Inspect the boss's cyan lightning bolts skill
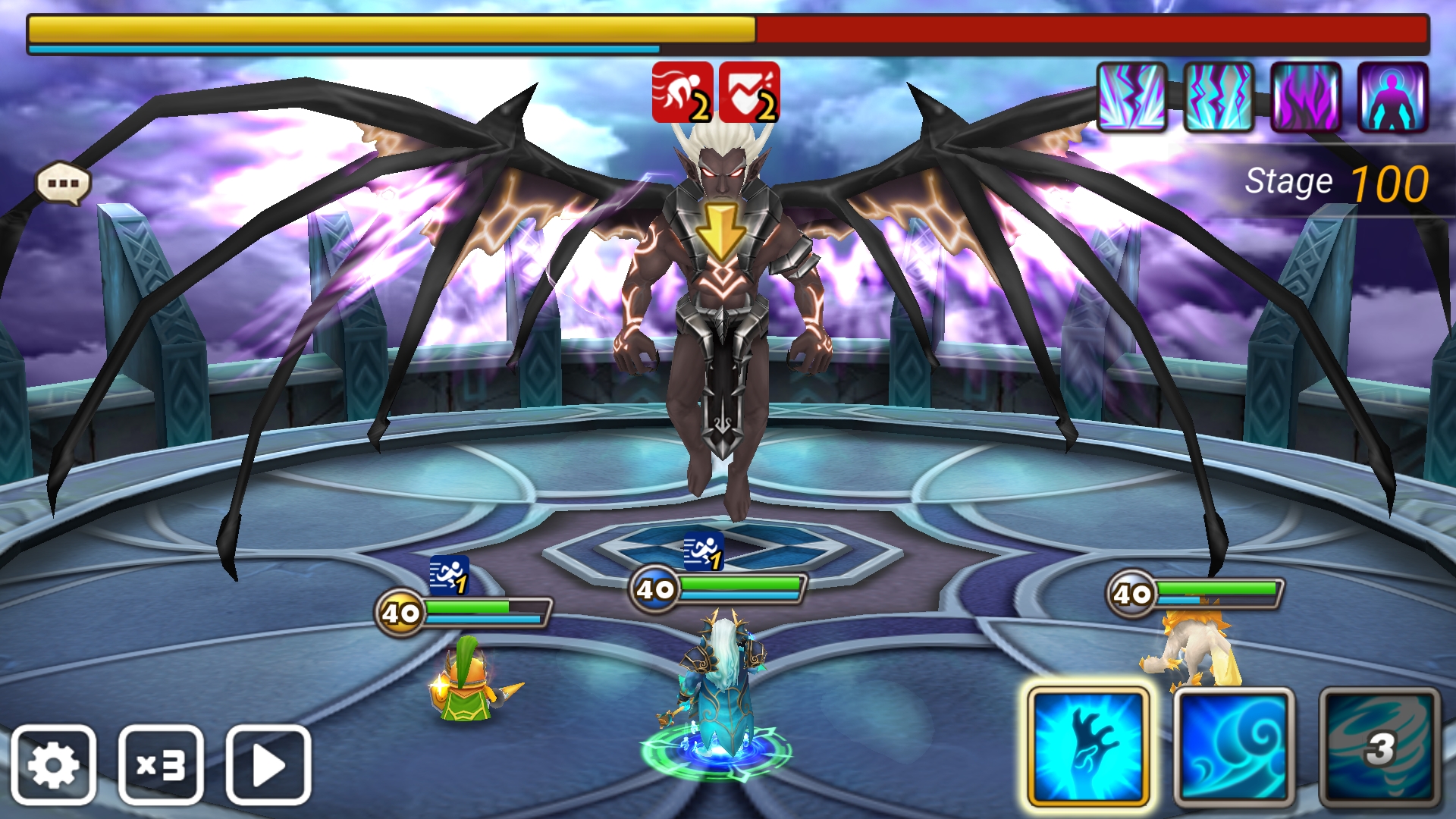Screen dimensions: 1456x819 click(x=1219, y=97)
